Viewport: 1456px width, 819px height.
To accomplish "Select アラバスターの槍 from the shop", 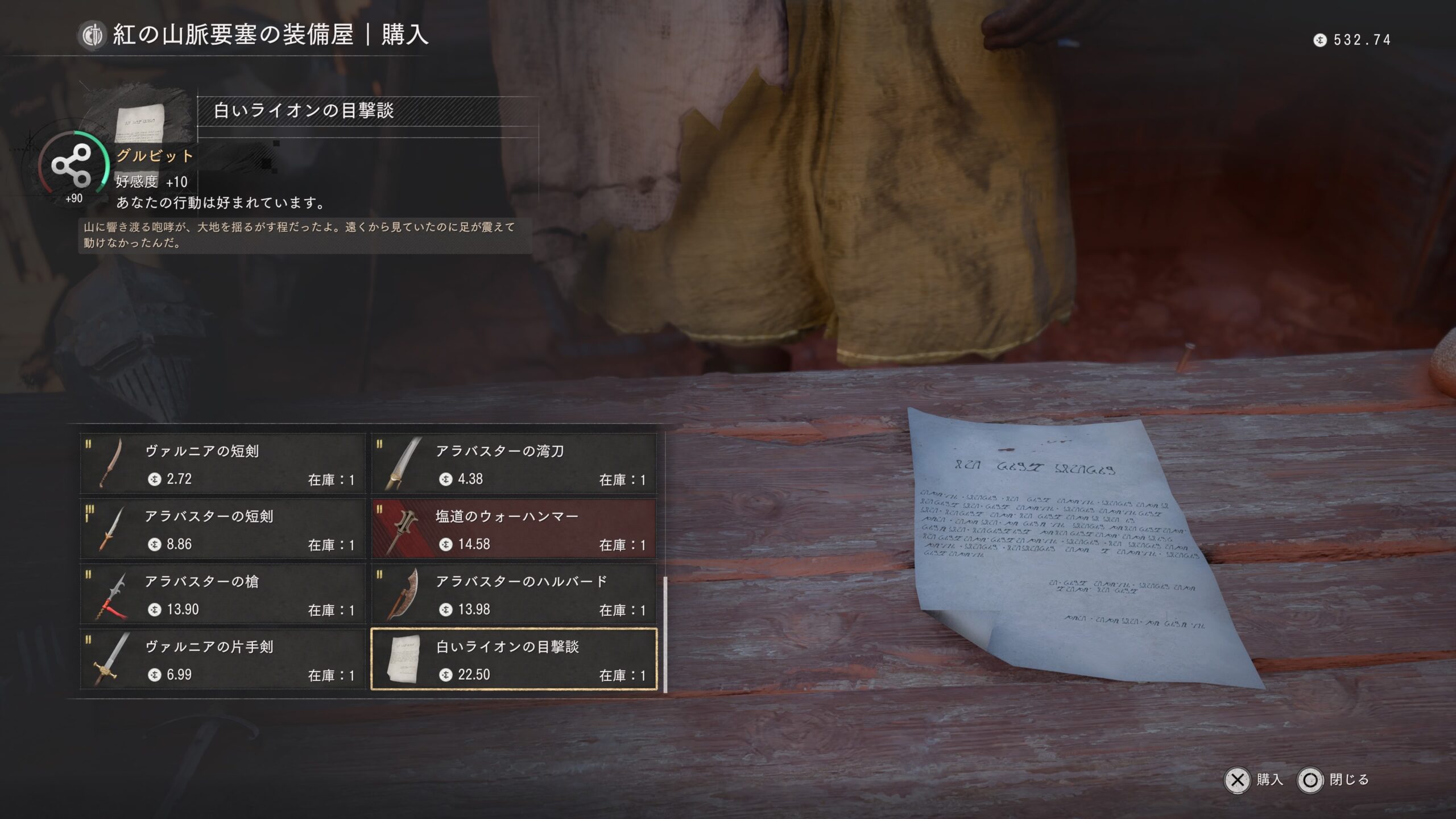I will [223, 594].
